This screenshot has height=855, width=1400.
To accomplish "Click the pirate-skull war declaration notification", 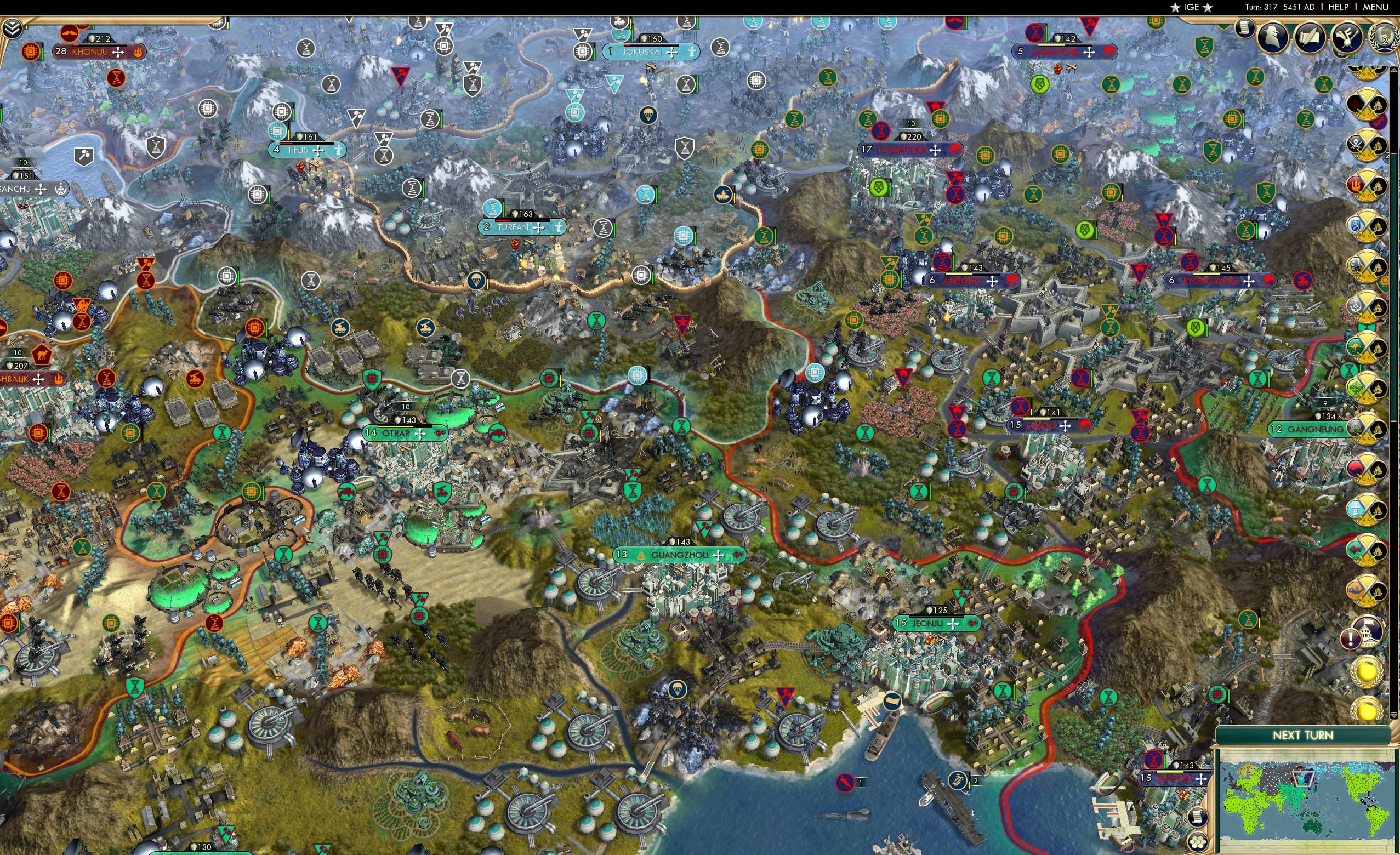I will (x=1366, y=144).
